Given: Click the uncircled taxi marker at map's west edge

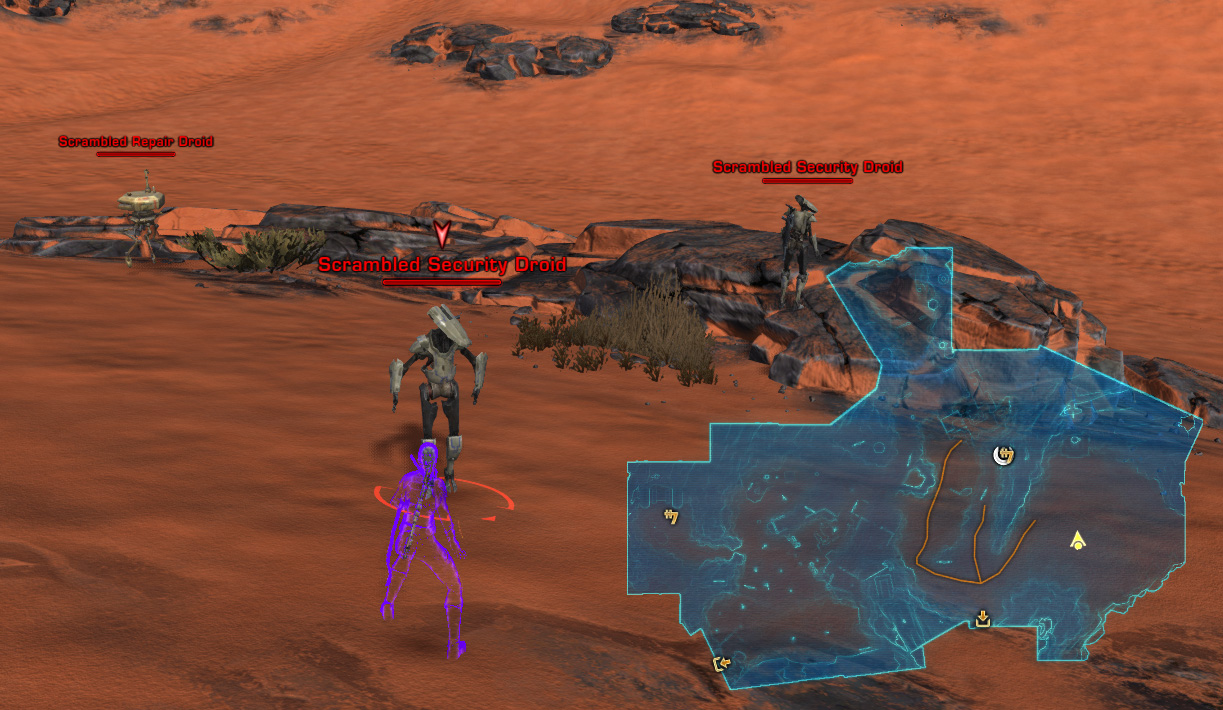Looking at the screenshot, I should pos(671,516).
